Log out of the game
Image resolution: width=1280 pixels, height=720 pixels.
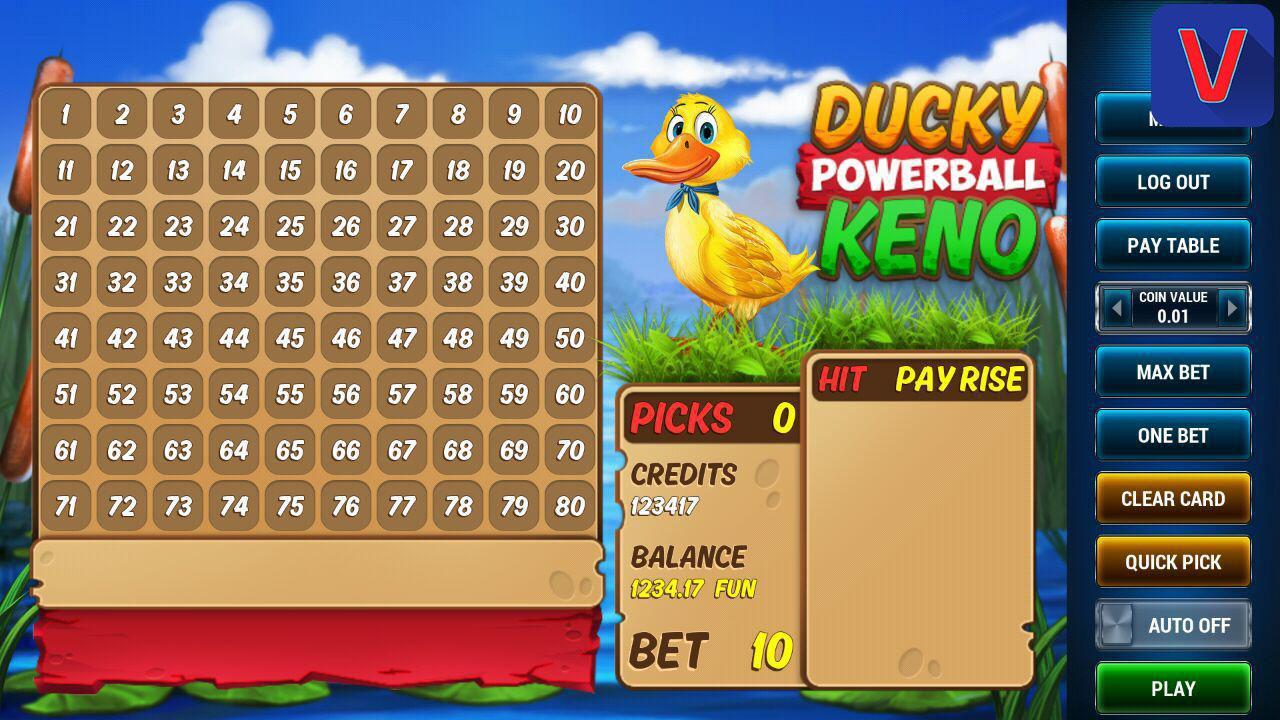1172,181
